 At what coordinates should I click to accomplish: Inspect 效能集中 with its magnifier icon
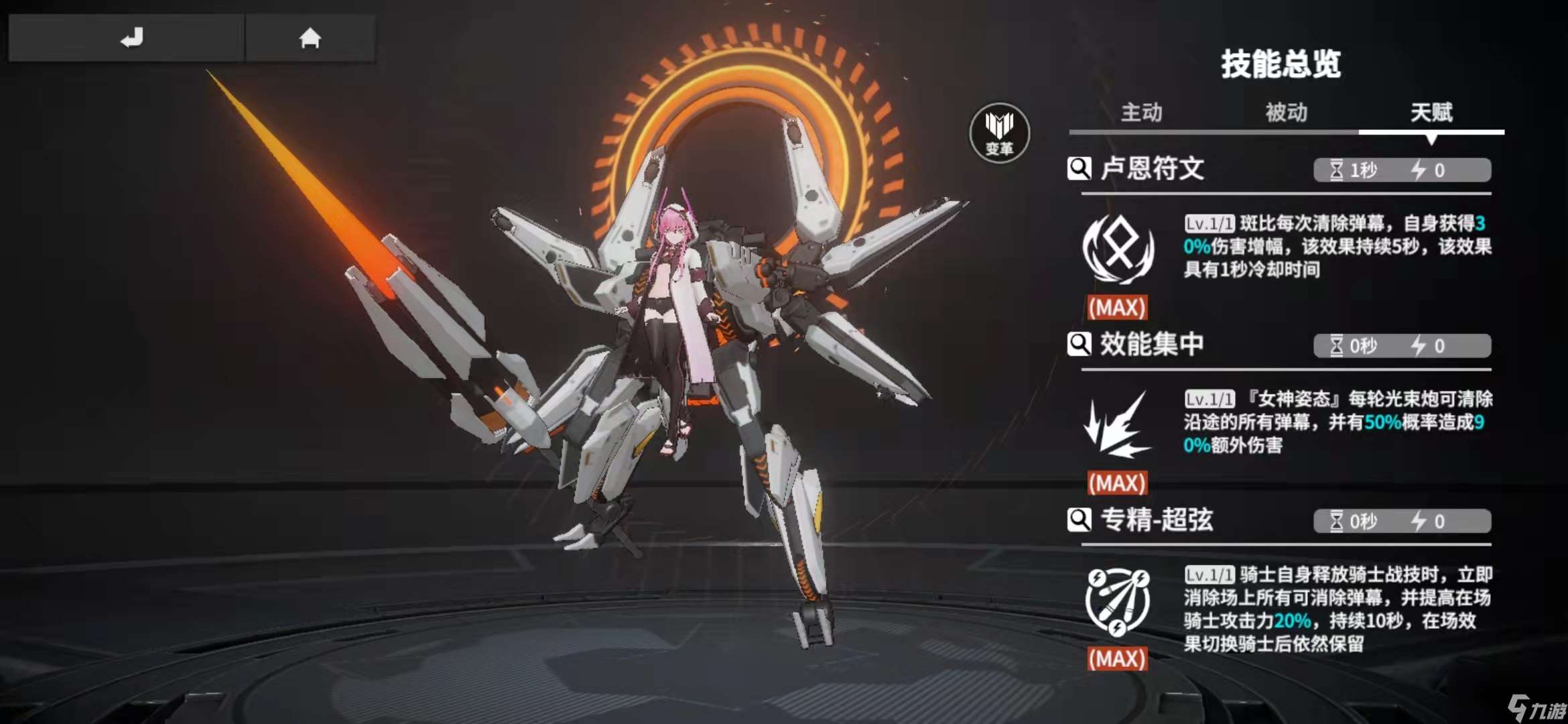click(x=1079, y=345)
